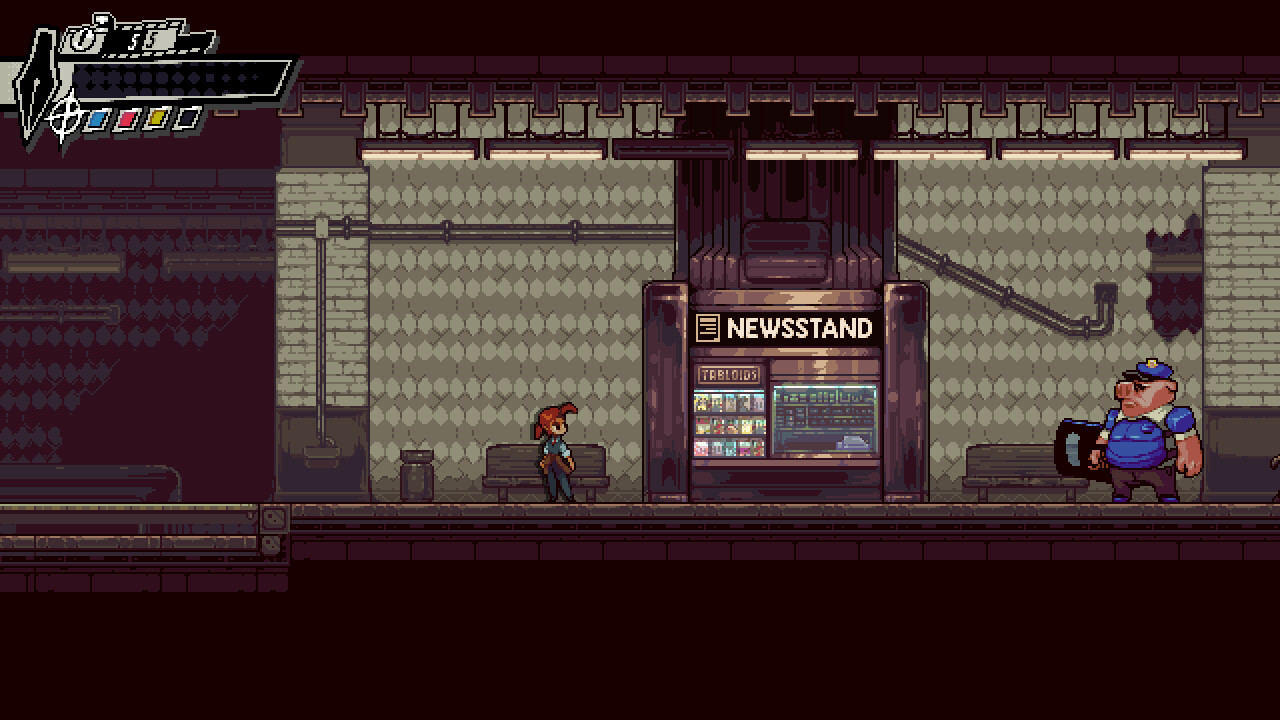
Task: Select the magenta ink slot
Action: (x=128, y=119)
